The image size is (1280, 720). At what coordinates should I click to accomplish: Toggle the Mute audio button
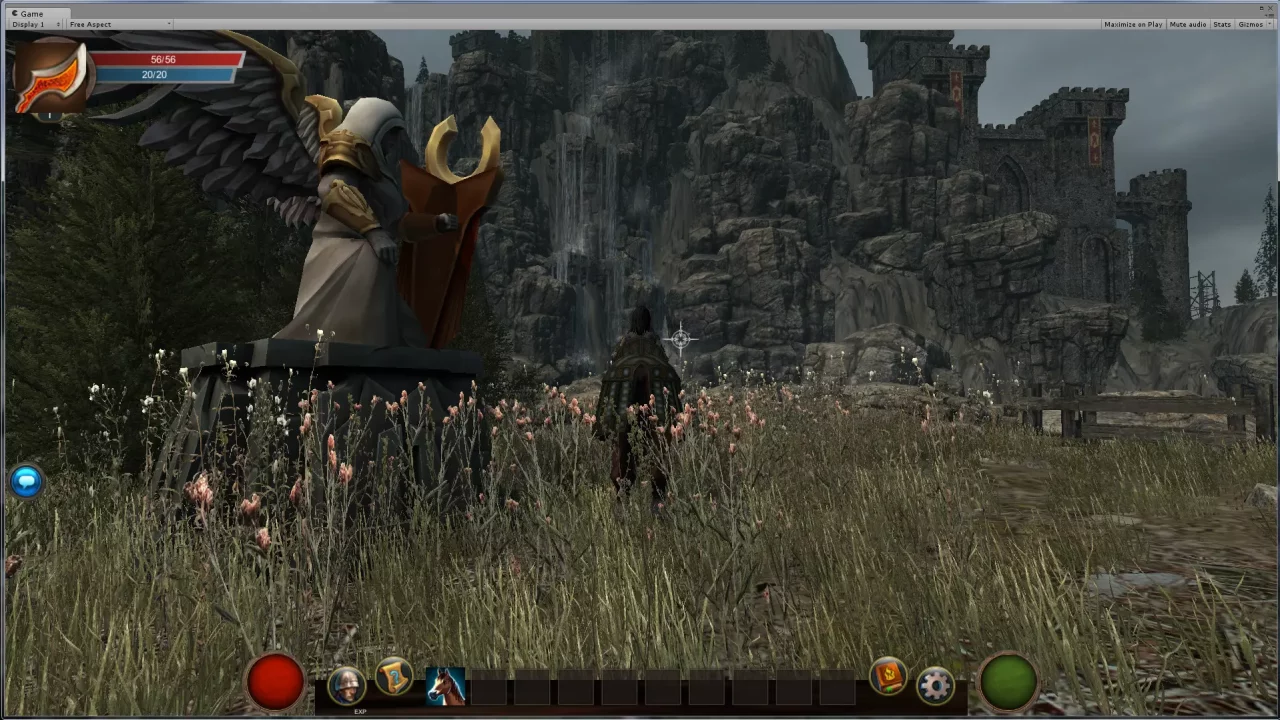coord(1187,24)
